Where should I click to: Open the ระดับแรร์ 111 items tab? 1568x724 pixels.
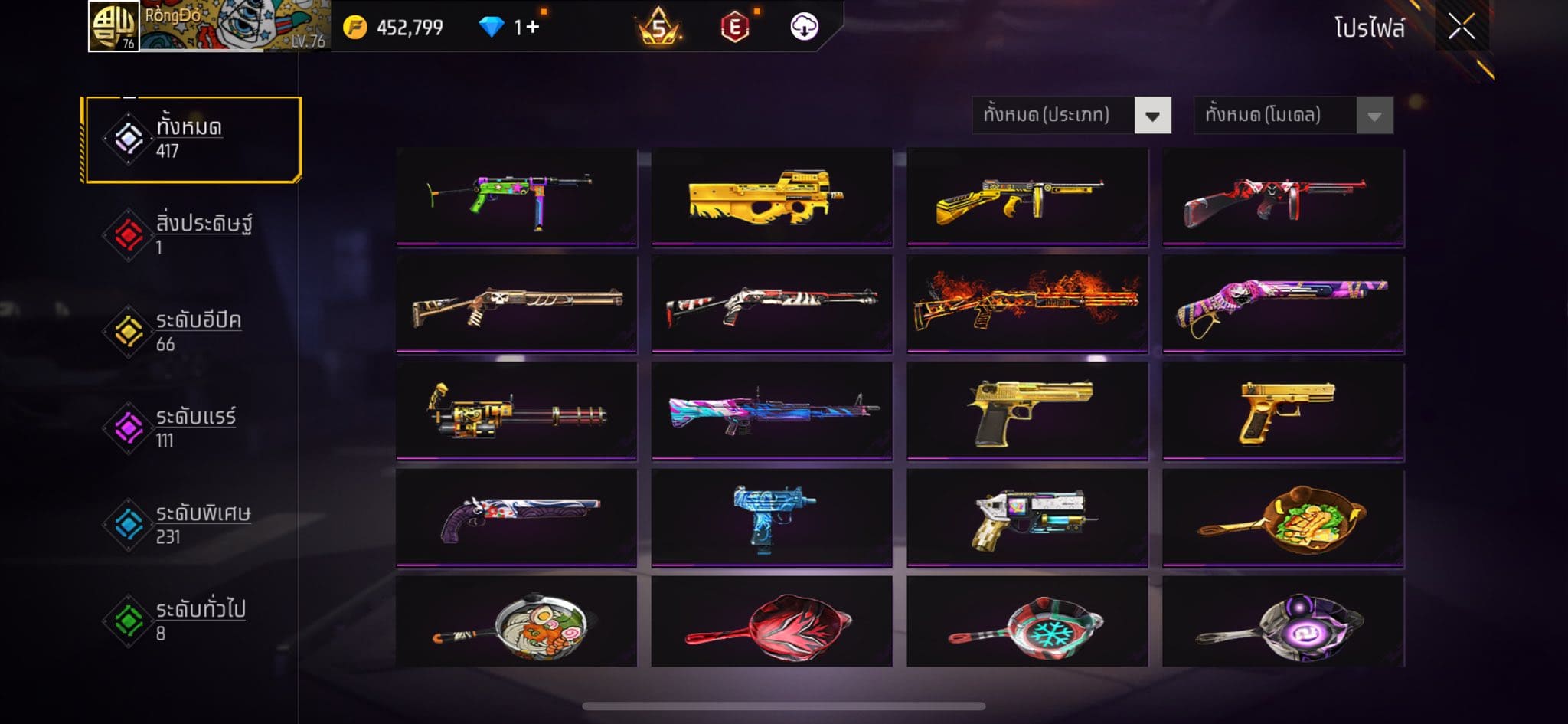click(192, 428)
